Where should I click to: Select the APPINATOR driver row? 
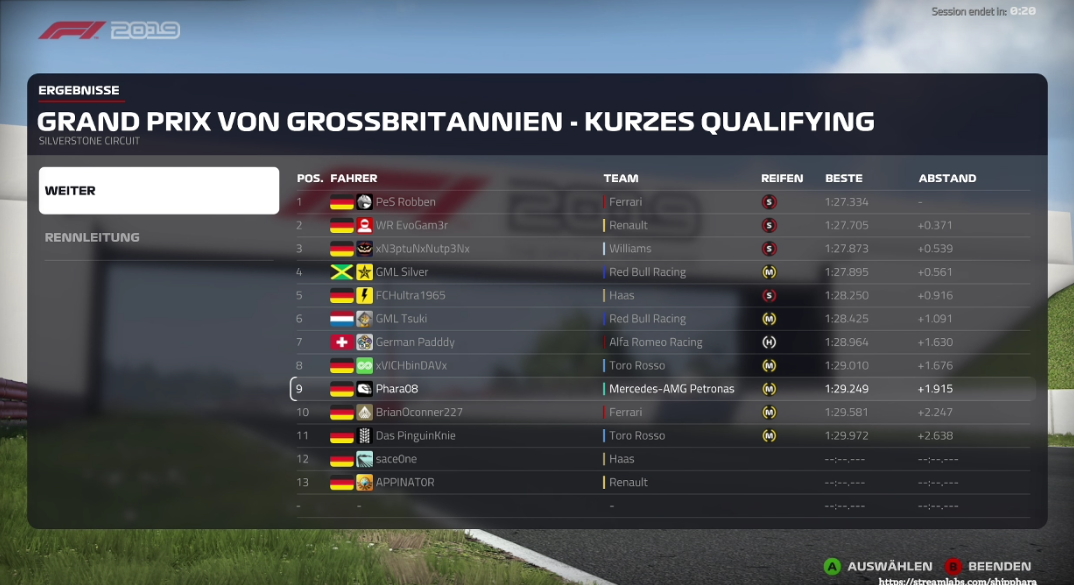pos(404,482)
